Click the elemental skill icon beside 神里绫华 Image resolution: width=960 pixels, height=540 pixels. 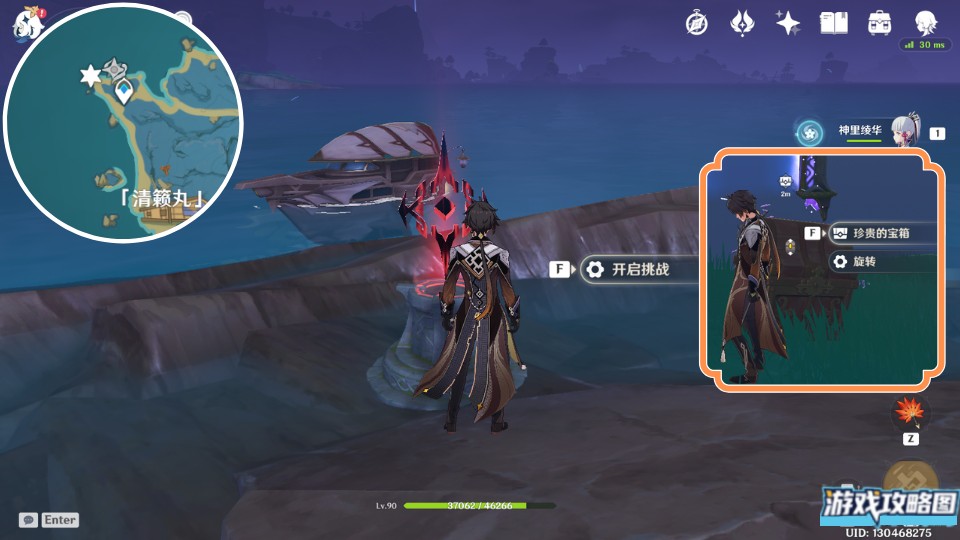click(809, 131)
